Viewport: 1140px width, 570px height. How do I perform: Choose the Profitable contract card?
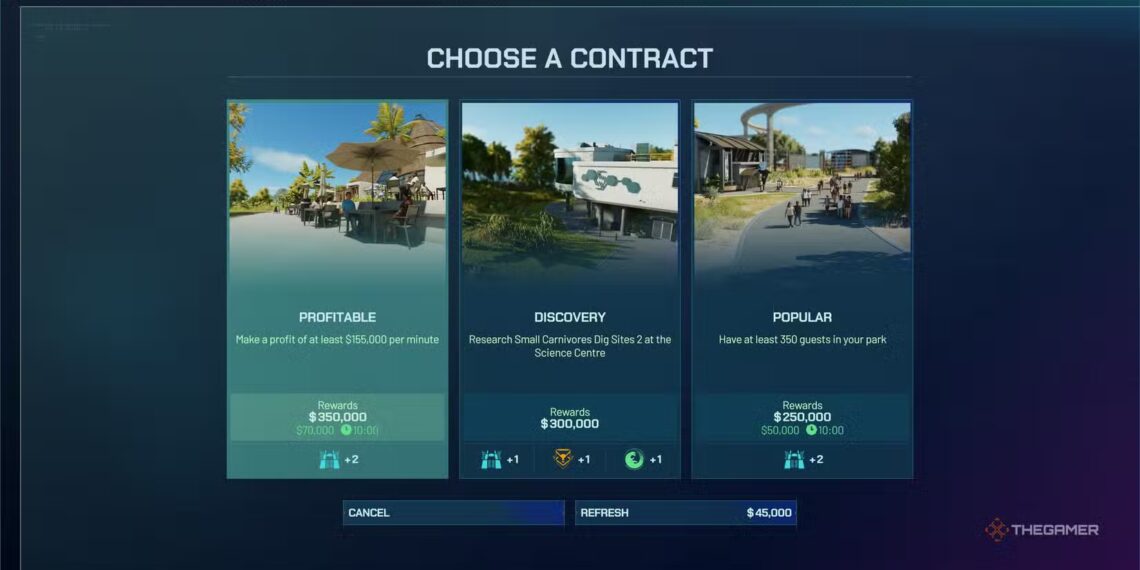(337, 289)
